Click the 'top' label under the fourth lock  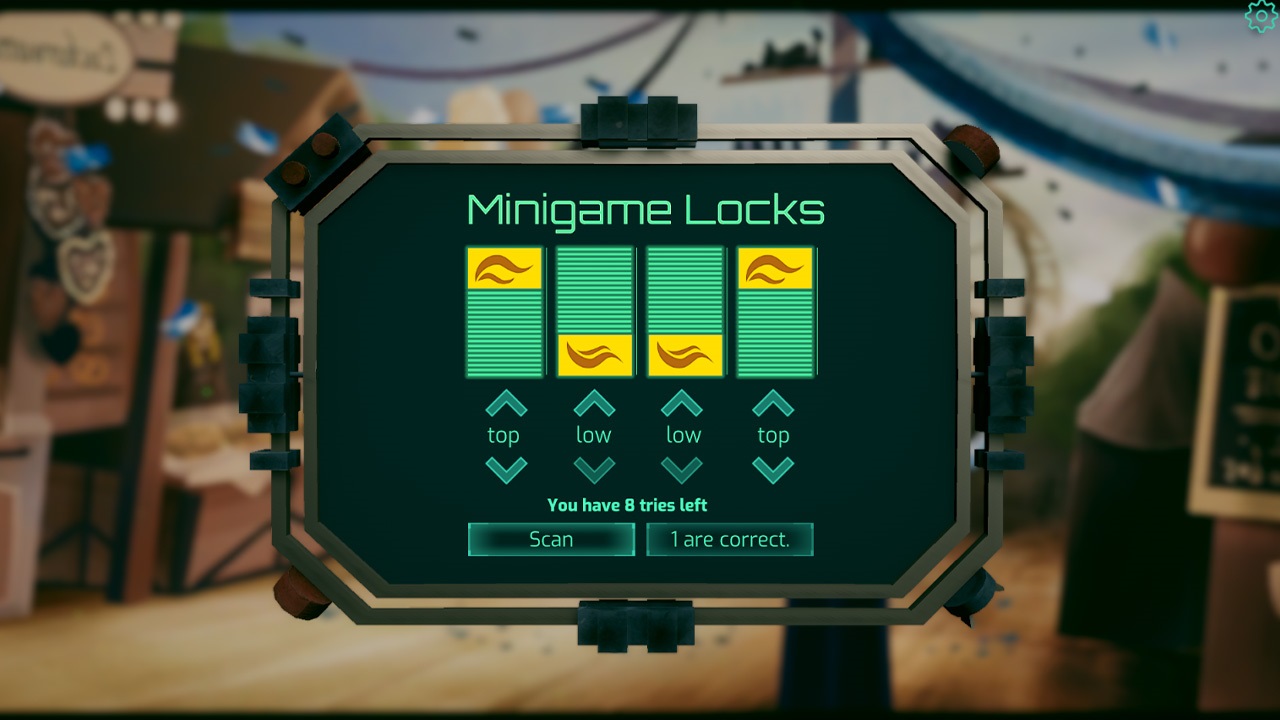(x=773, y=434)
